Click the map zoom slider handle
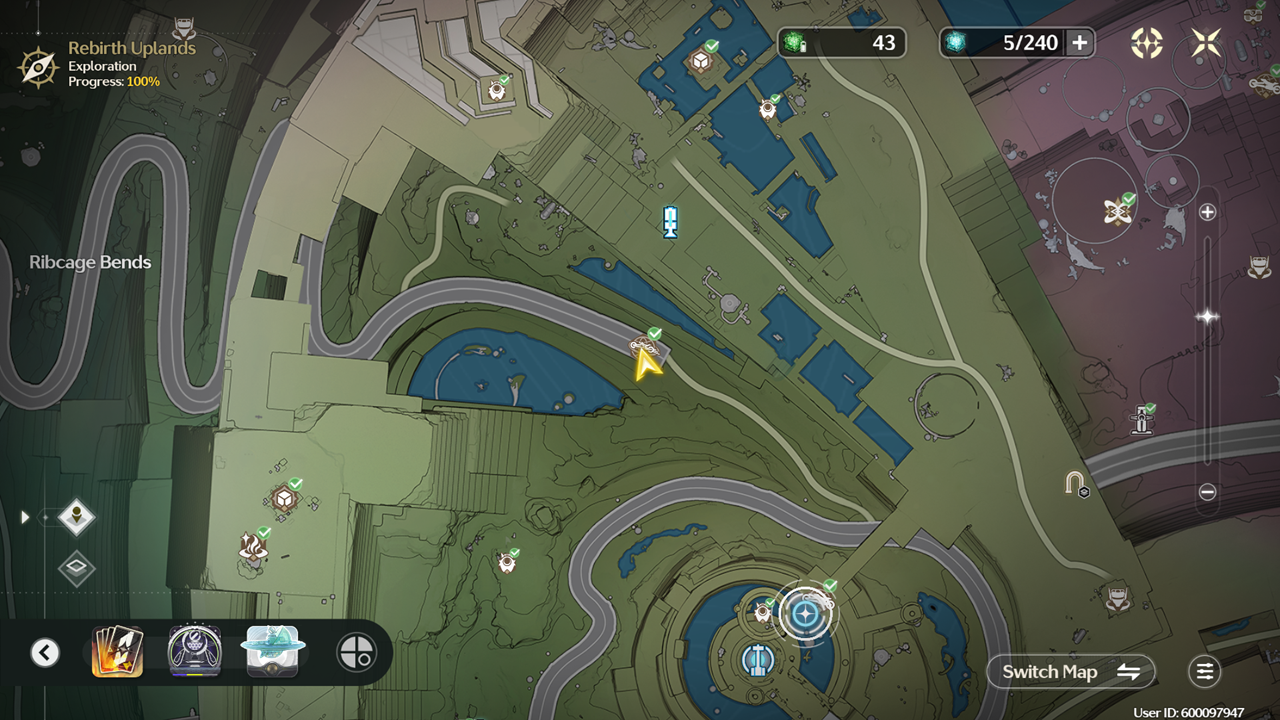 coord(1207,316)
